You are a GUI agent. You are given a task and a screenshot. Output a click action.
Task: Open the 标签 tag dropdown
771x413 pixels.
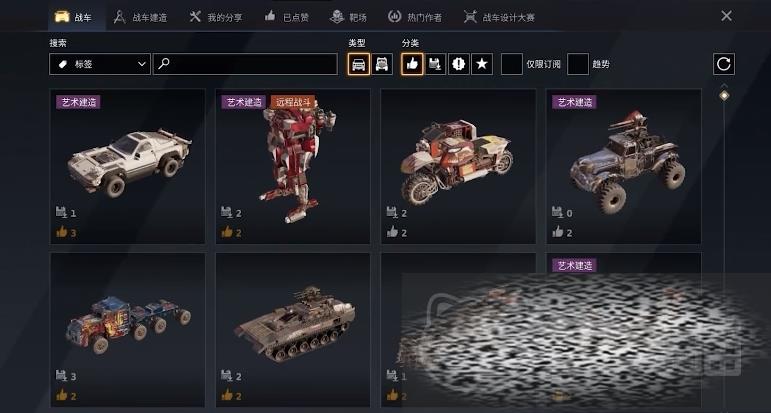tap(99, 64)
